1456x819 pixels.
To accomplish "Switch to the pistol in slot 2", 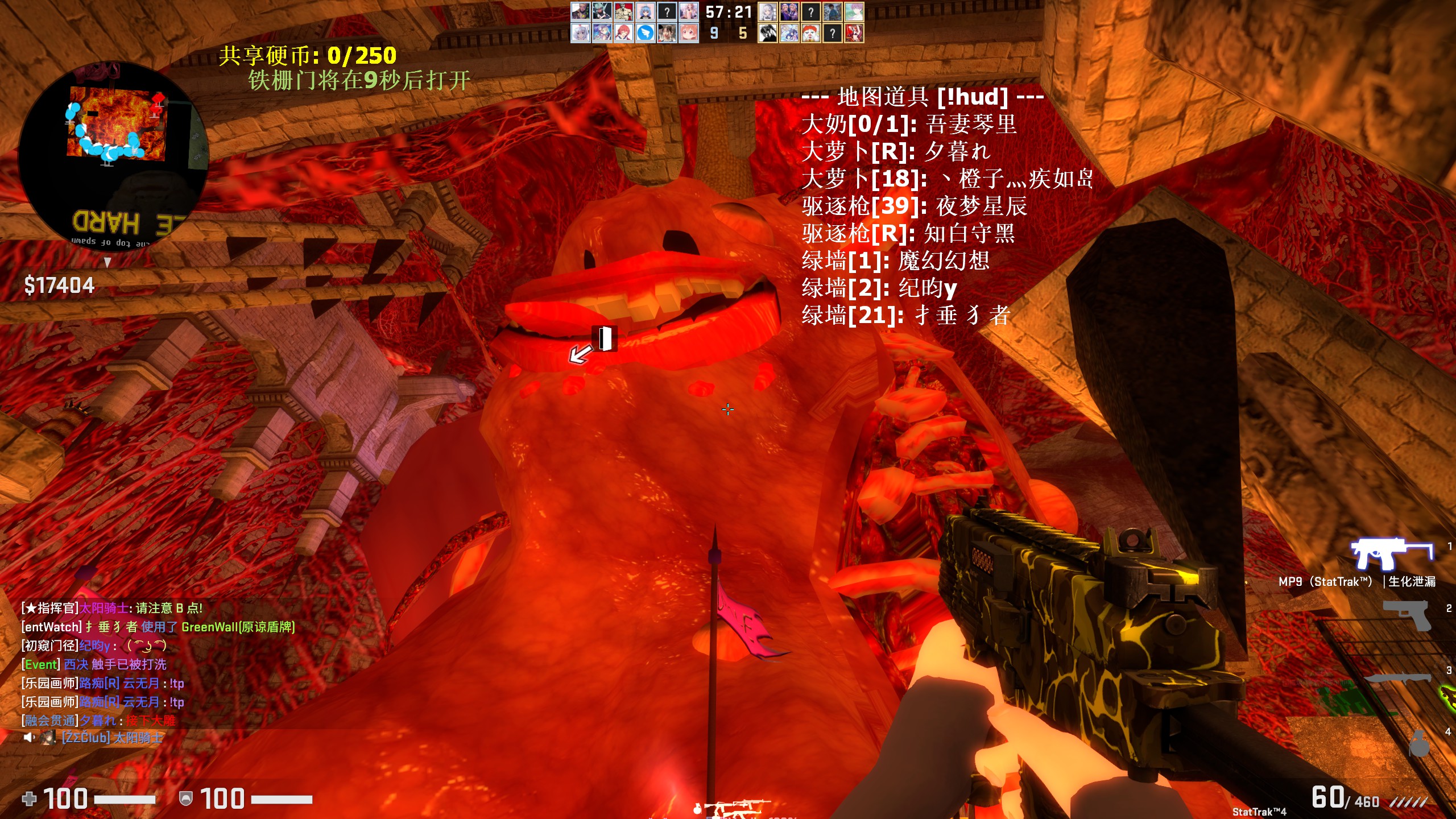I will tap(1407, 615).
